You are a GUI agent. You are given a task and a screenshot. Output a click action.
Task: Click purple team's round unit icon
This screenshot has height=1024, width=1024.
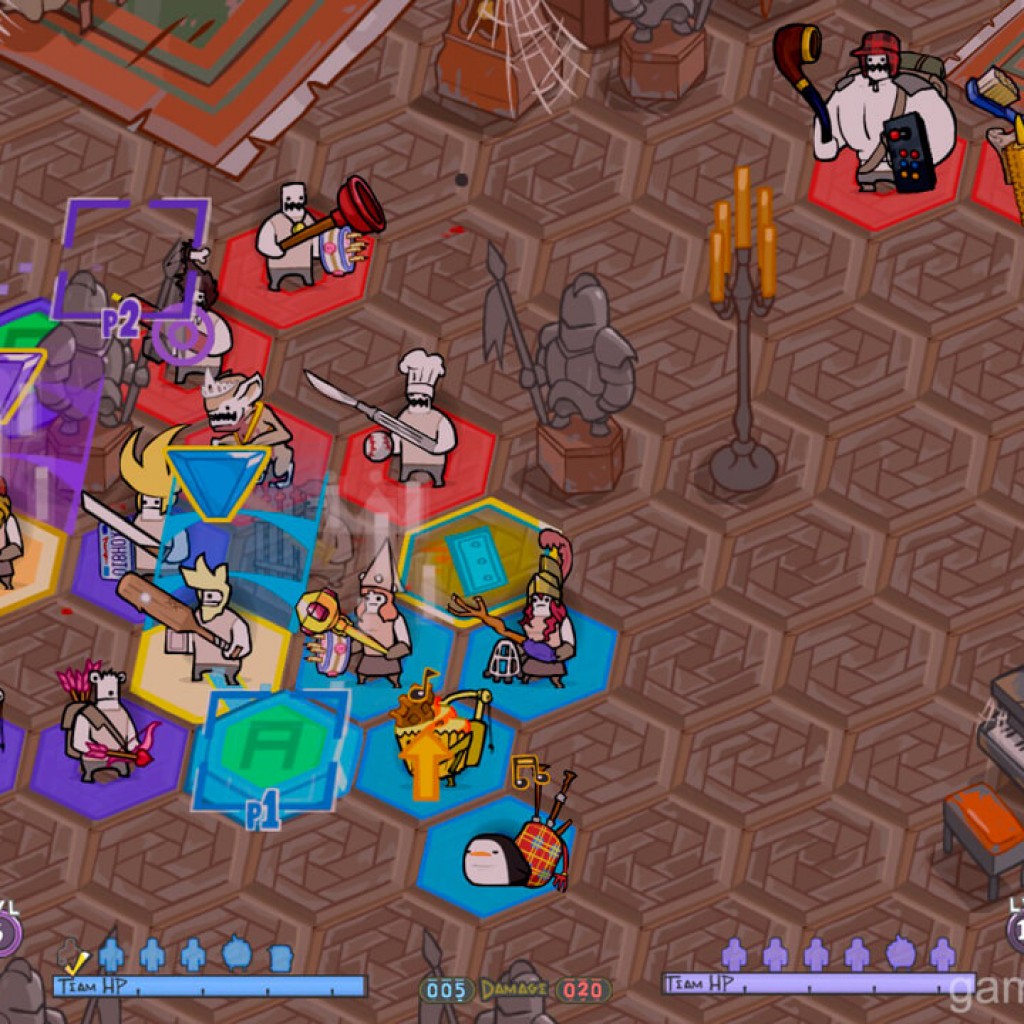coord(901,954)
